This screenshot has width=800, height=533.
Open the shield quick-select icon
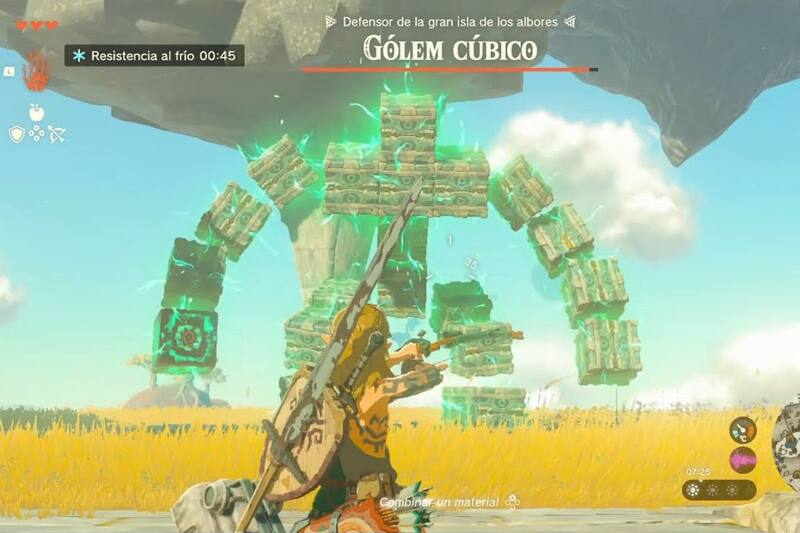[17, 134]
